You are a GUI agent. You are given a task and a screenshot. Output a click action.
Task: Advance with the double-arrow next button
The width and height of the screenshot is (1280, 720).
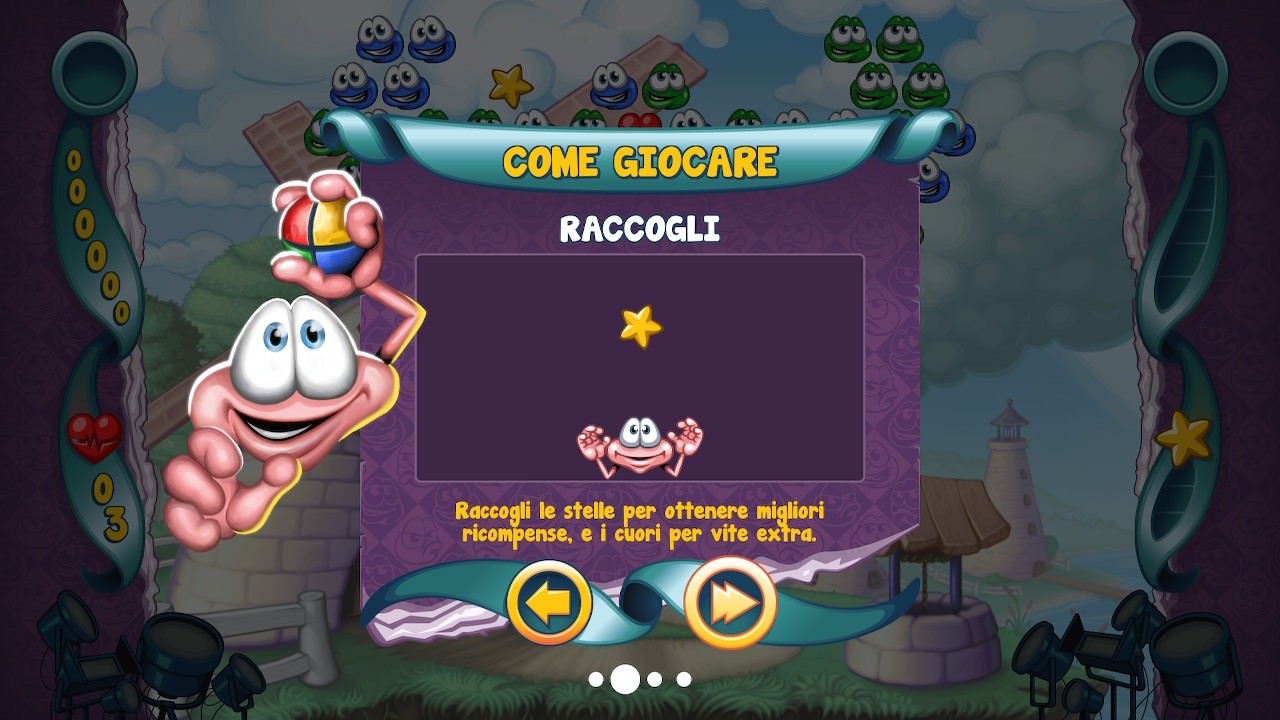730,603
